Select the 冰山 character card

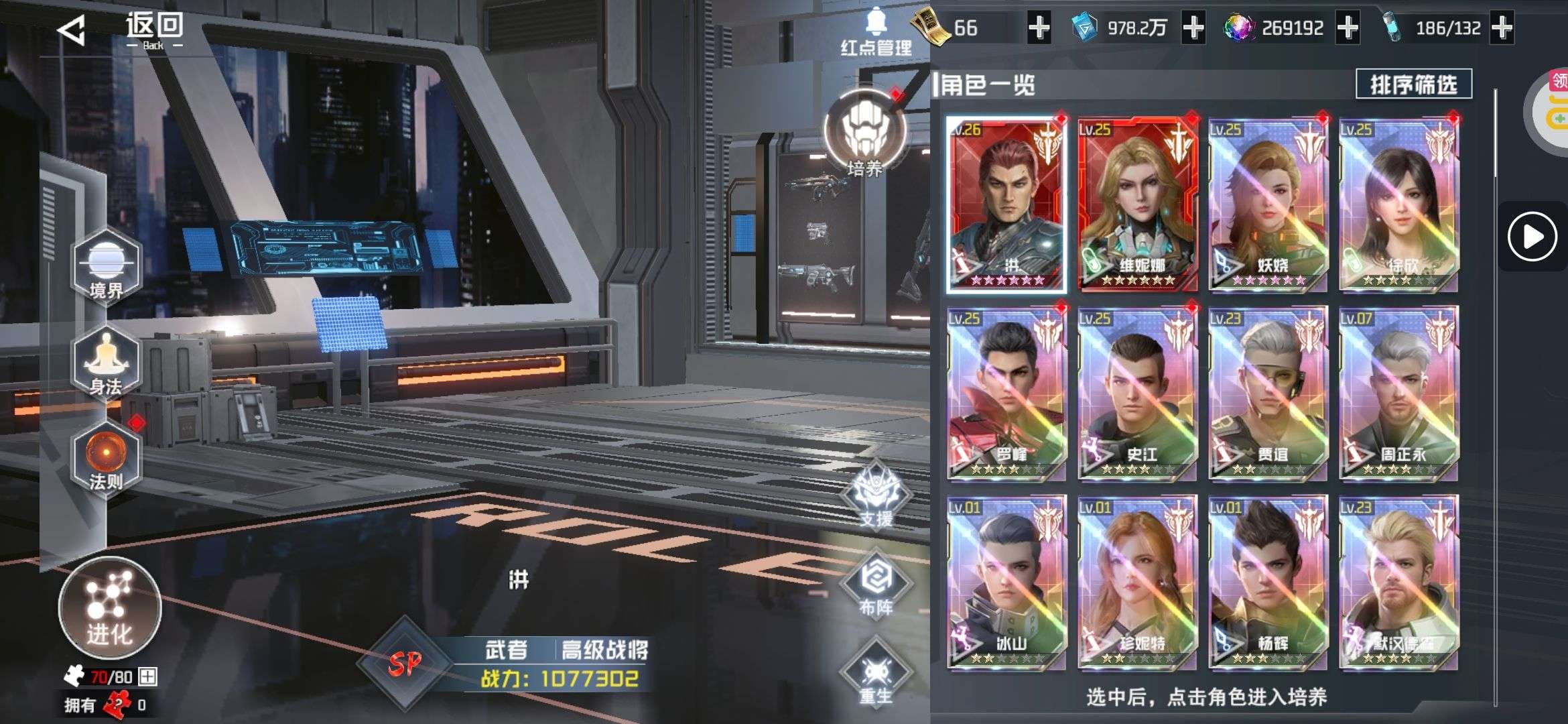[1006, 583]
